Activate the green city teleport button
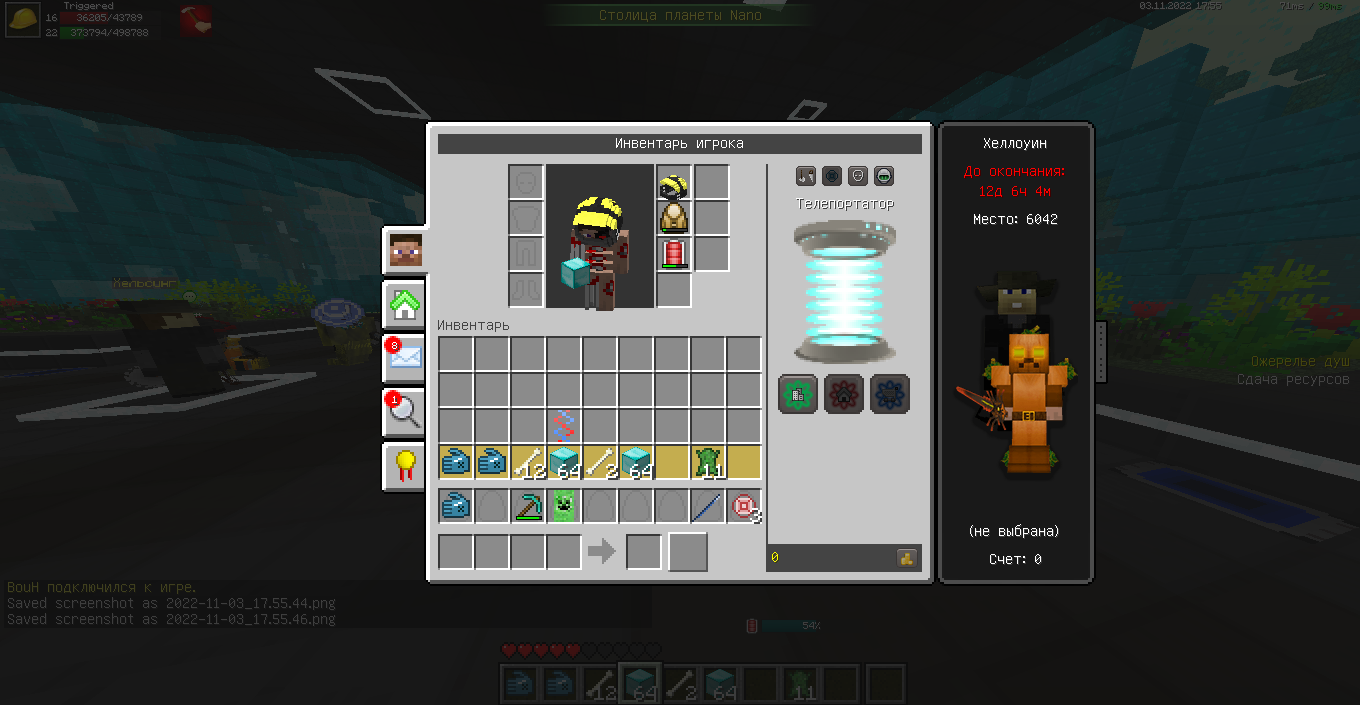1360x705 pixels. (x=798, y=394)
